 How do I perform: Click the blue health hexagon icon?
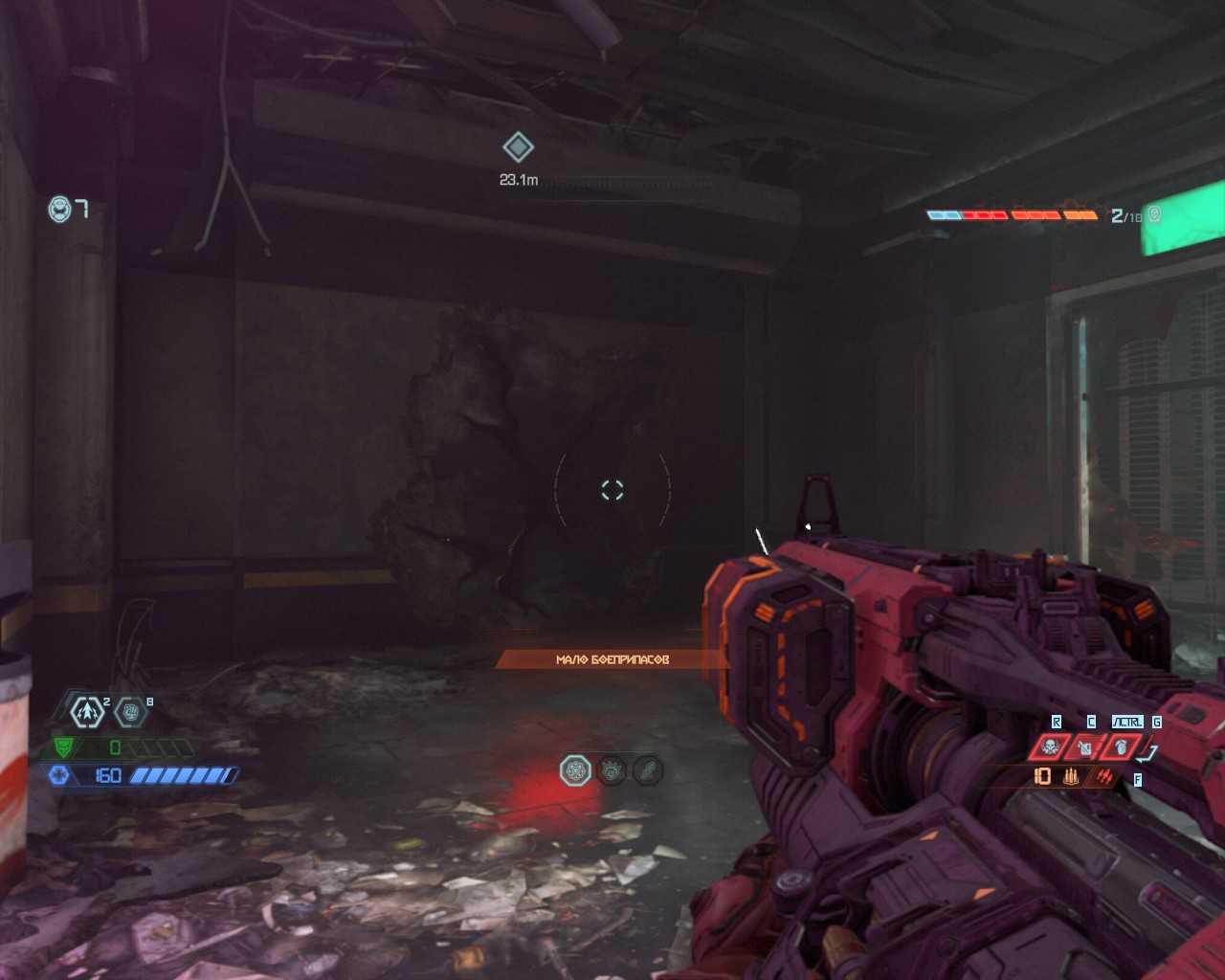[59, 775]
